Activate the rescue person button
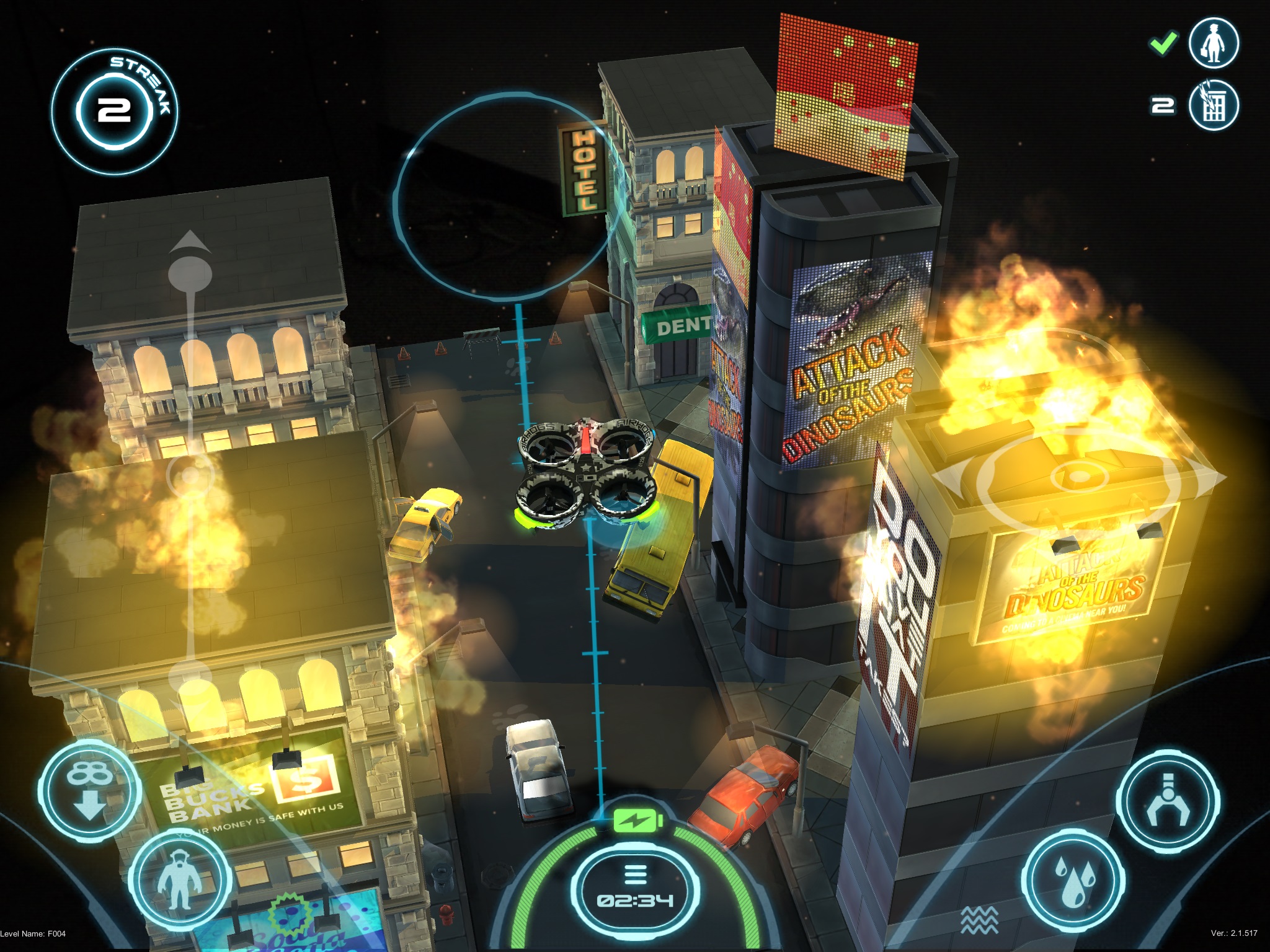Image resolution: width=1270 pixels, height=952 pixels. pos(179,879)
